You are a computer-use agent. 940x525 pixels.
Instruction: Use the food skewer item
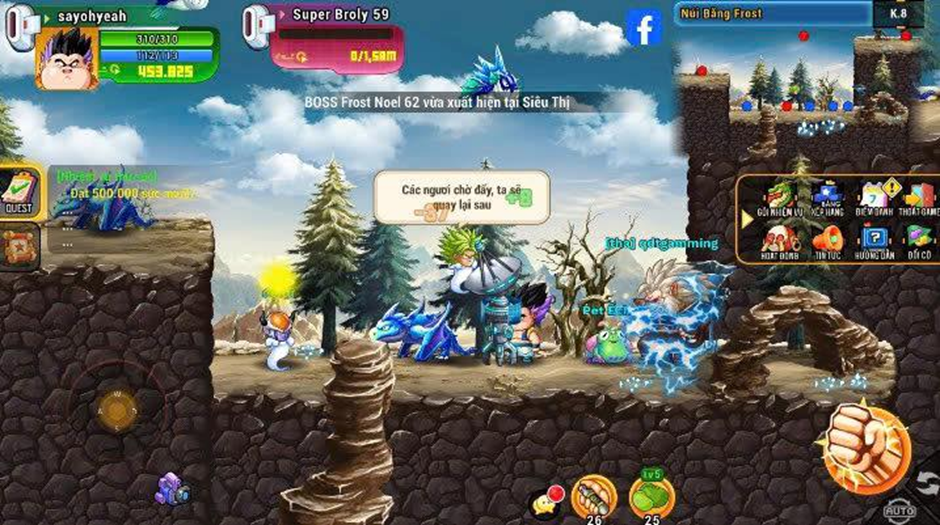tap(592, 495)
